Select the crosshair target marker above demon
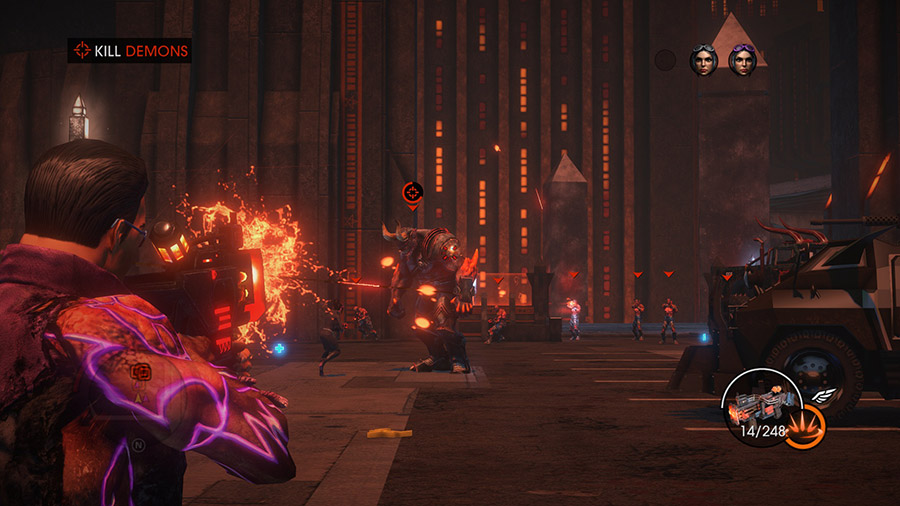This screenshot has width=900, height=506. 412,192
